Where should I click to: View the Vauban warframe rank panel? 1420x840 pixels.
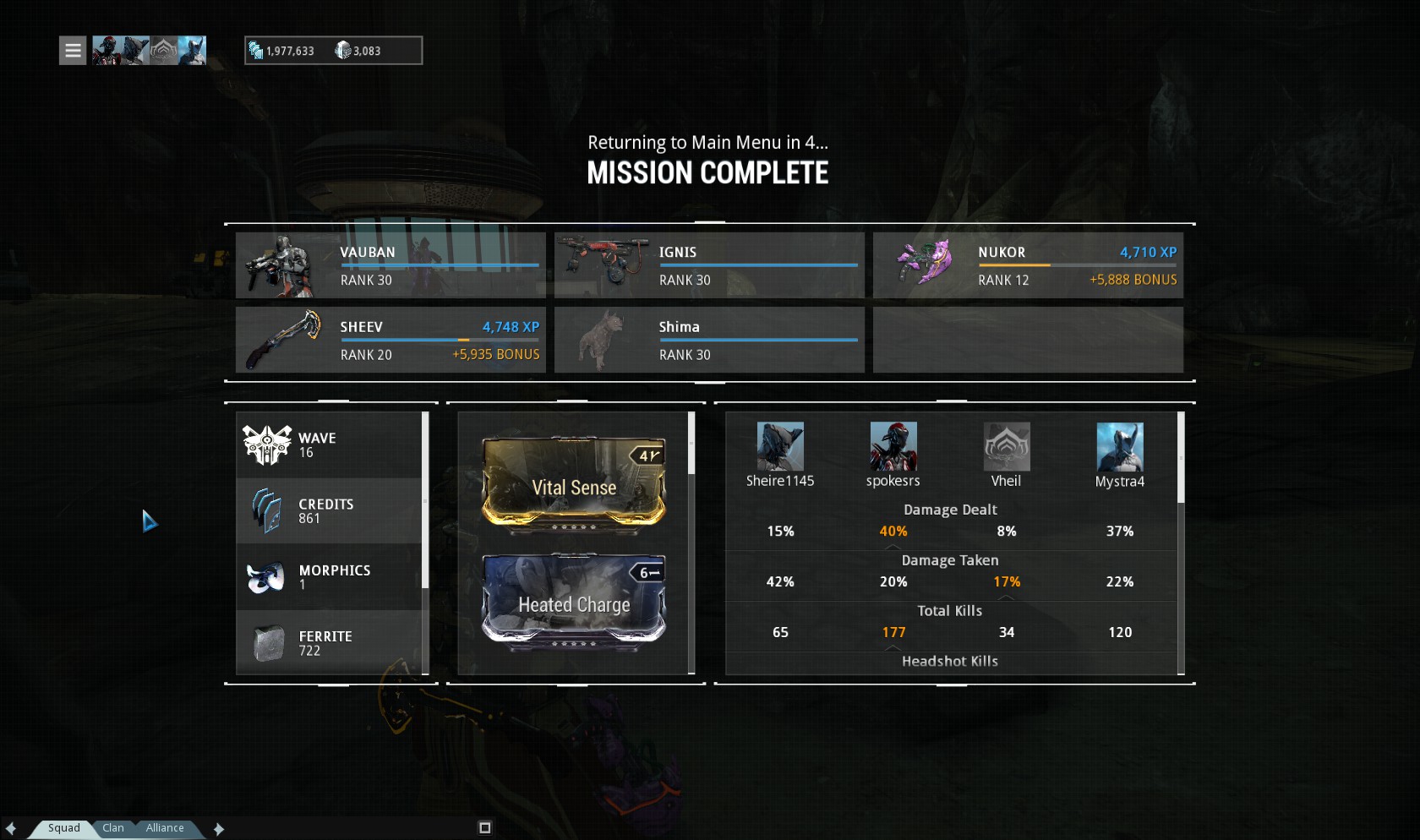(390, 265)
